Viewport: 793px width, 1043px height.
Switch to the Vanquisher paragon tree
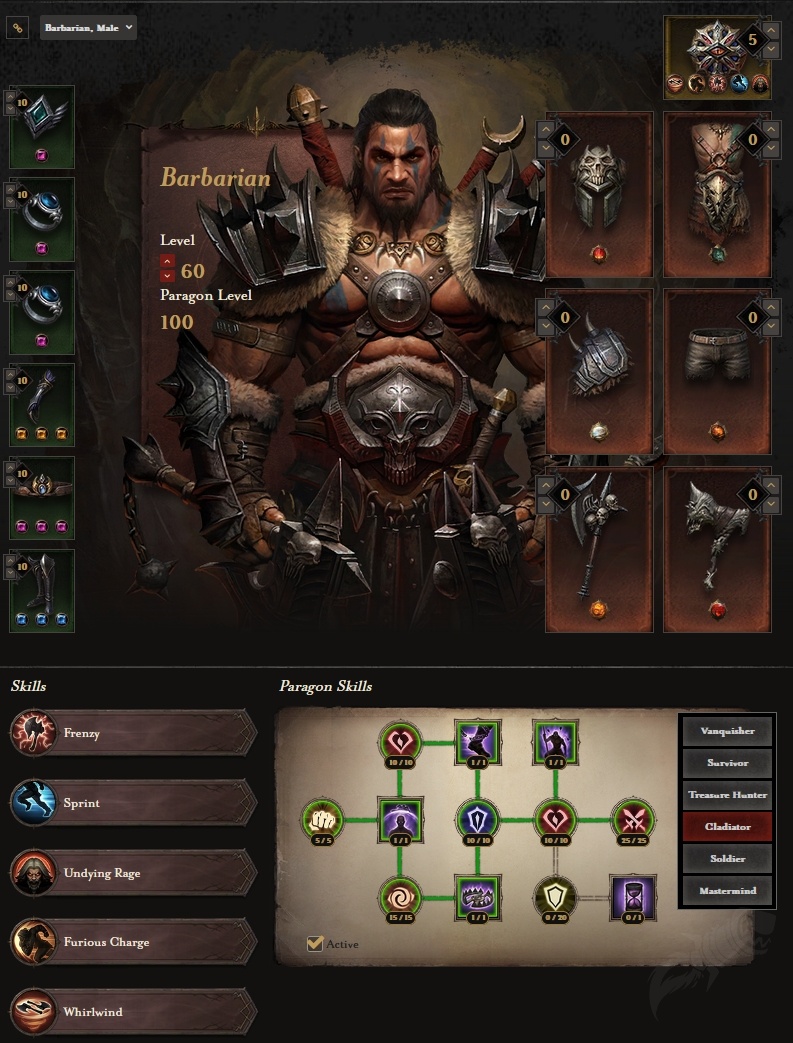point(727,731)
